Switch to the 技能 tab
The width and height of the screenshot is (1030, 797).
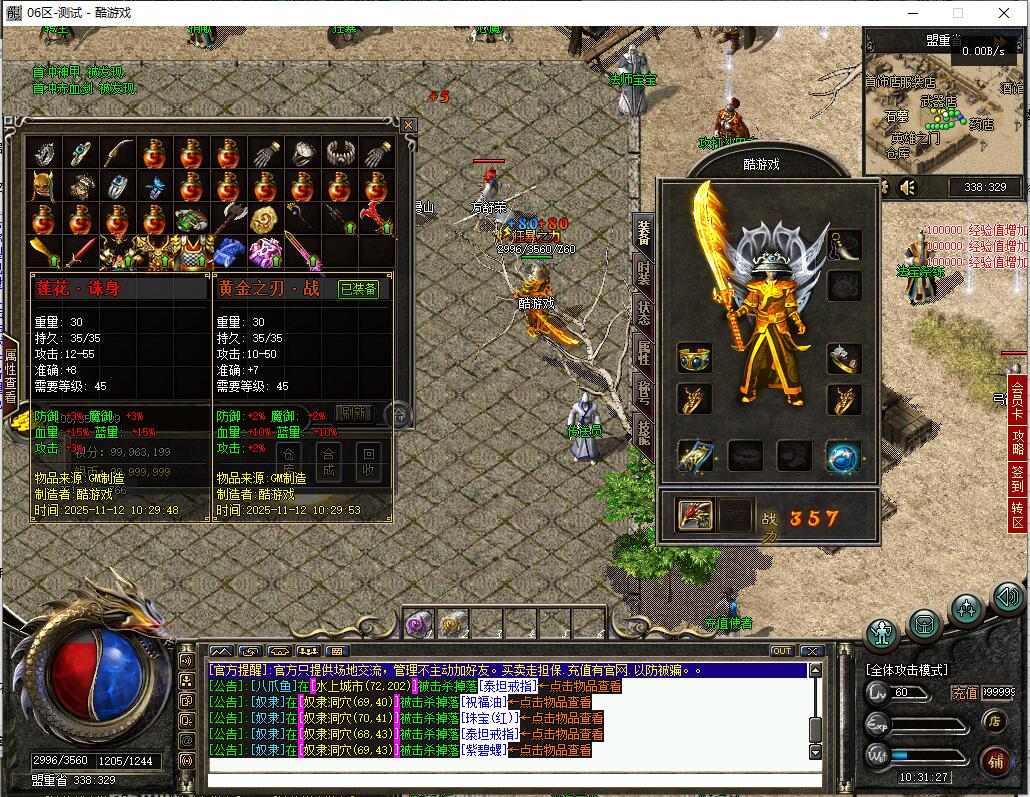coord(643,432)
